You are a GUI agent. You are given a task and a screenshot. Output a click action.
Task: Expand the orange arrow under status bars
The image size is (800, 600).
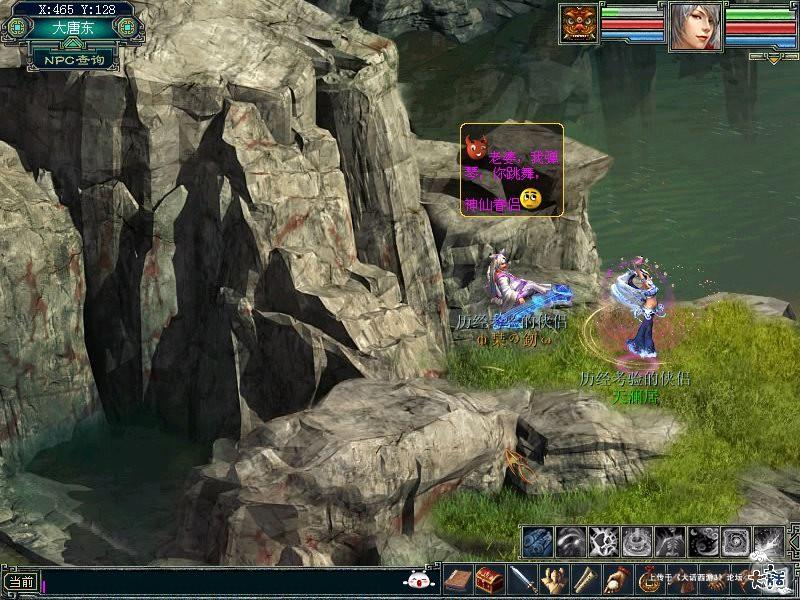click(775, 58)
